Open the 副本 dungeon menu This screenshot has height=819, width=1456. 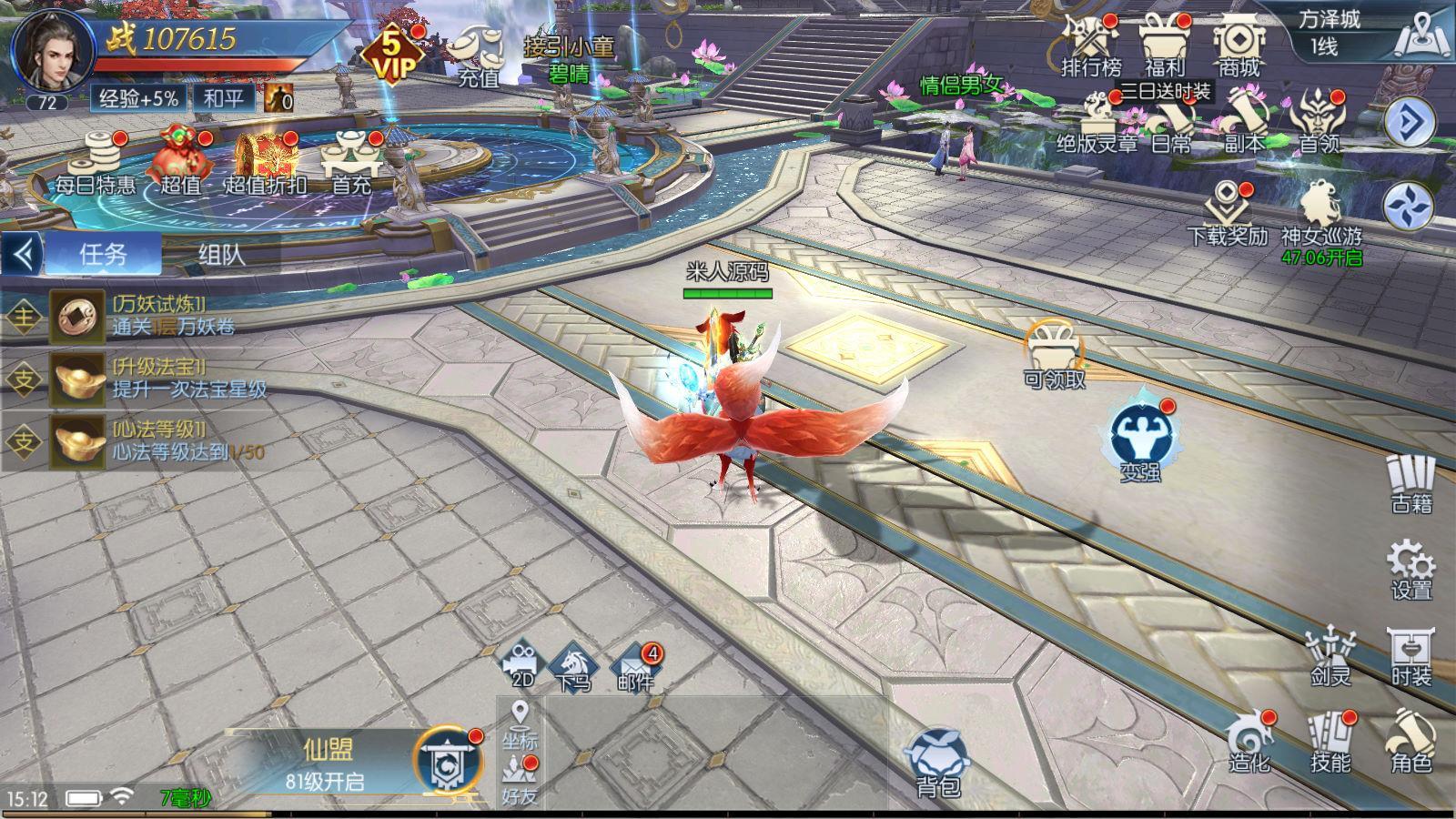click(x=1243, y=123)
